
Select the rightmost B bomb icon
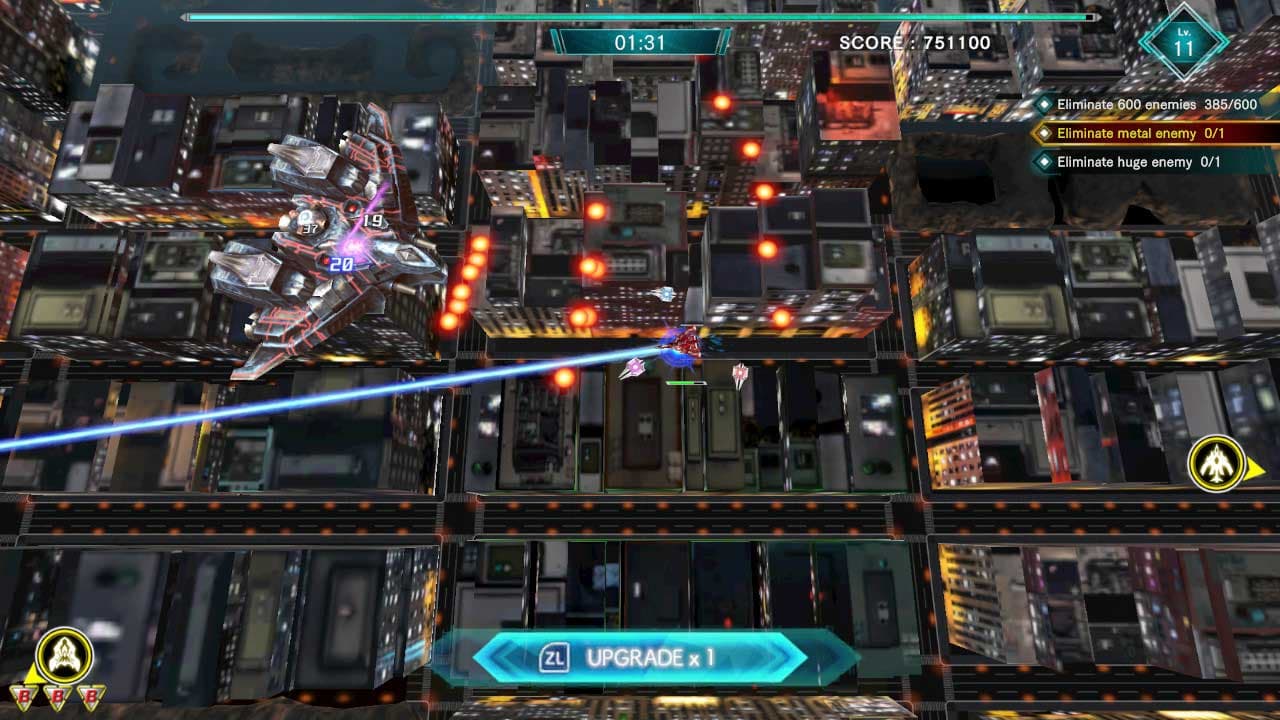click(x=88, y=697)
